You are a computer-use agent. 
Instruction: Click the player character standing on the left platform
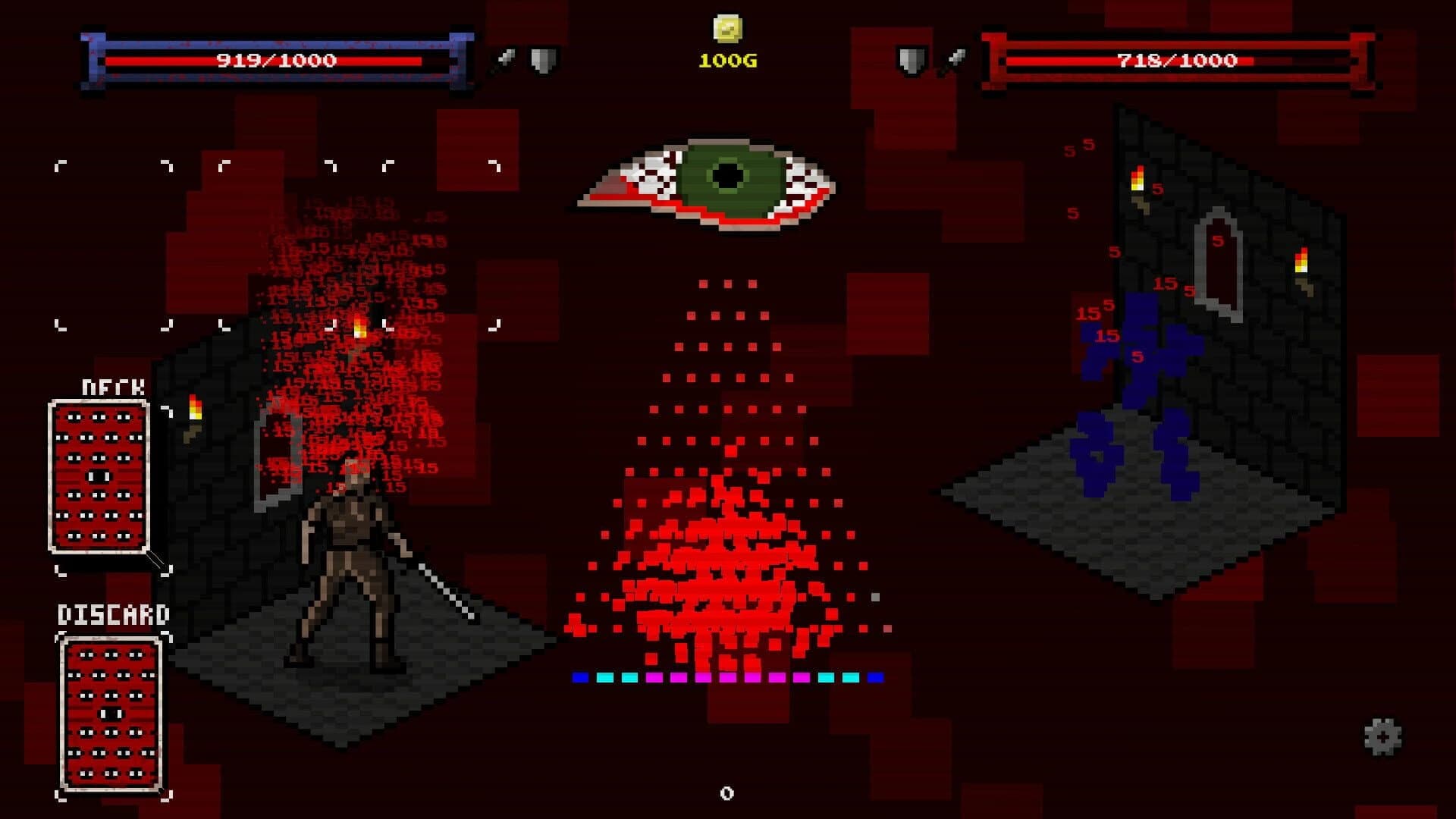pyautogui.click(x=349, y=546)
